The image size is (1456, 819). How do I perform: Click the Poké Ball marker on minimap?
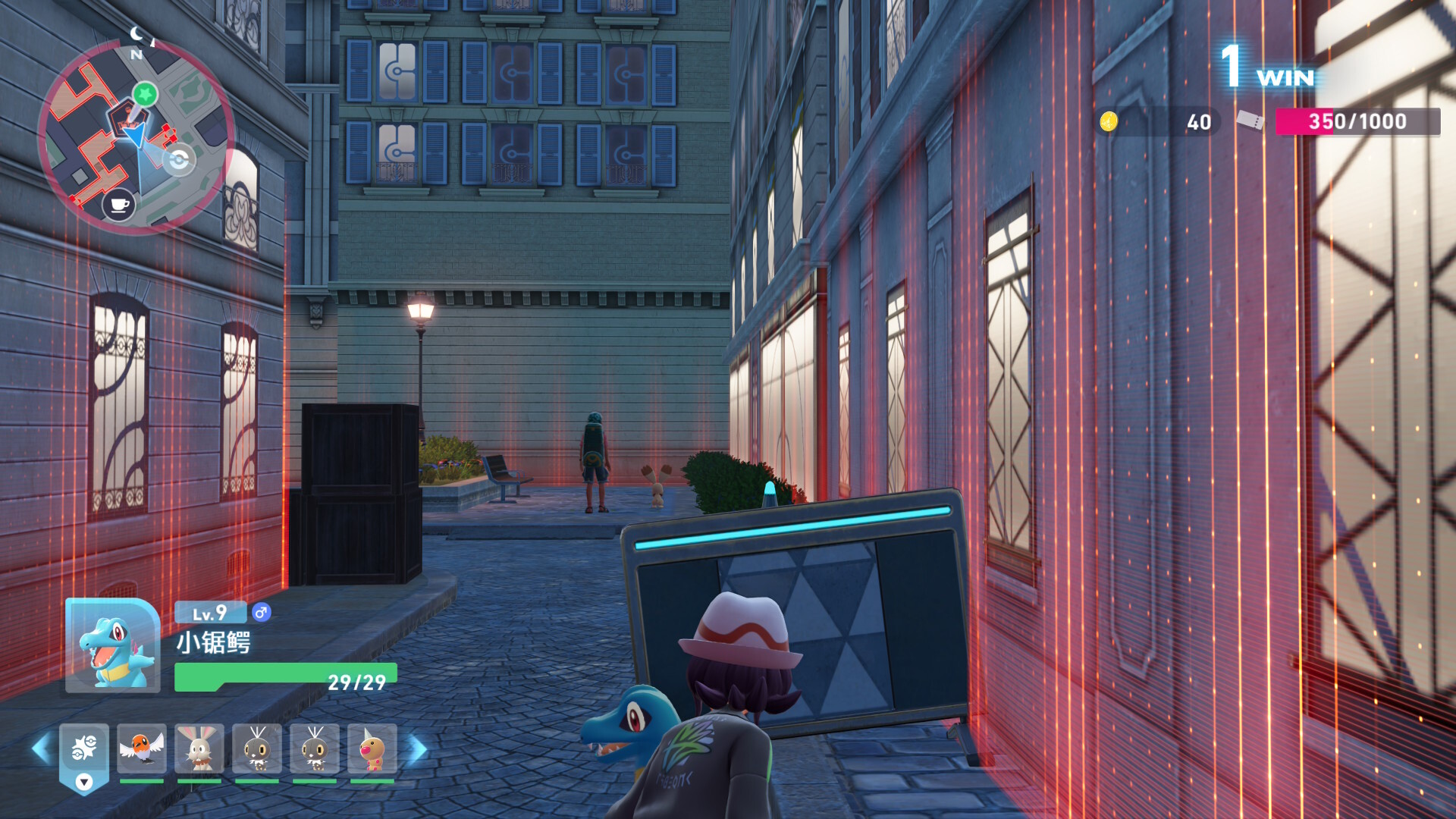pos(179,161)
